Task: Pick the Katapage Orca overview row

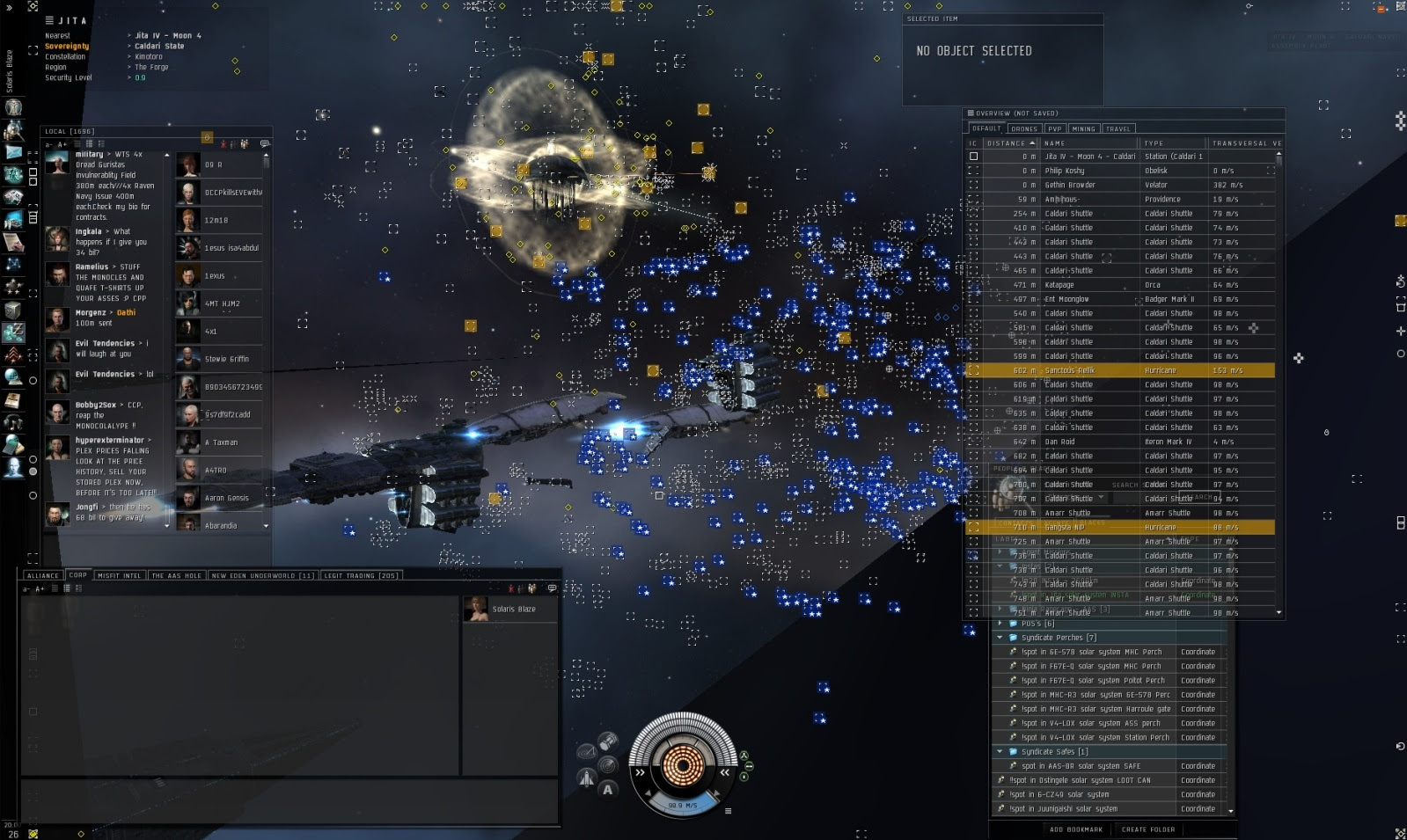Action: [1091, 285]
